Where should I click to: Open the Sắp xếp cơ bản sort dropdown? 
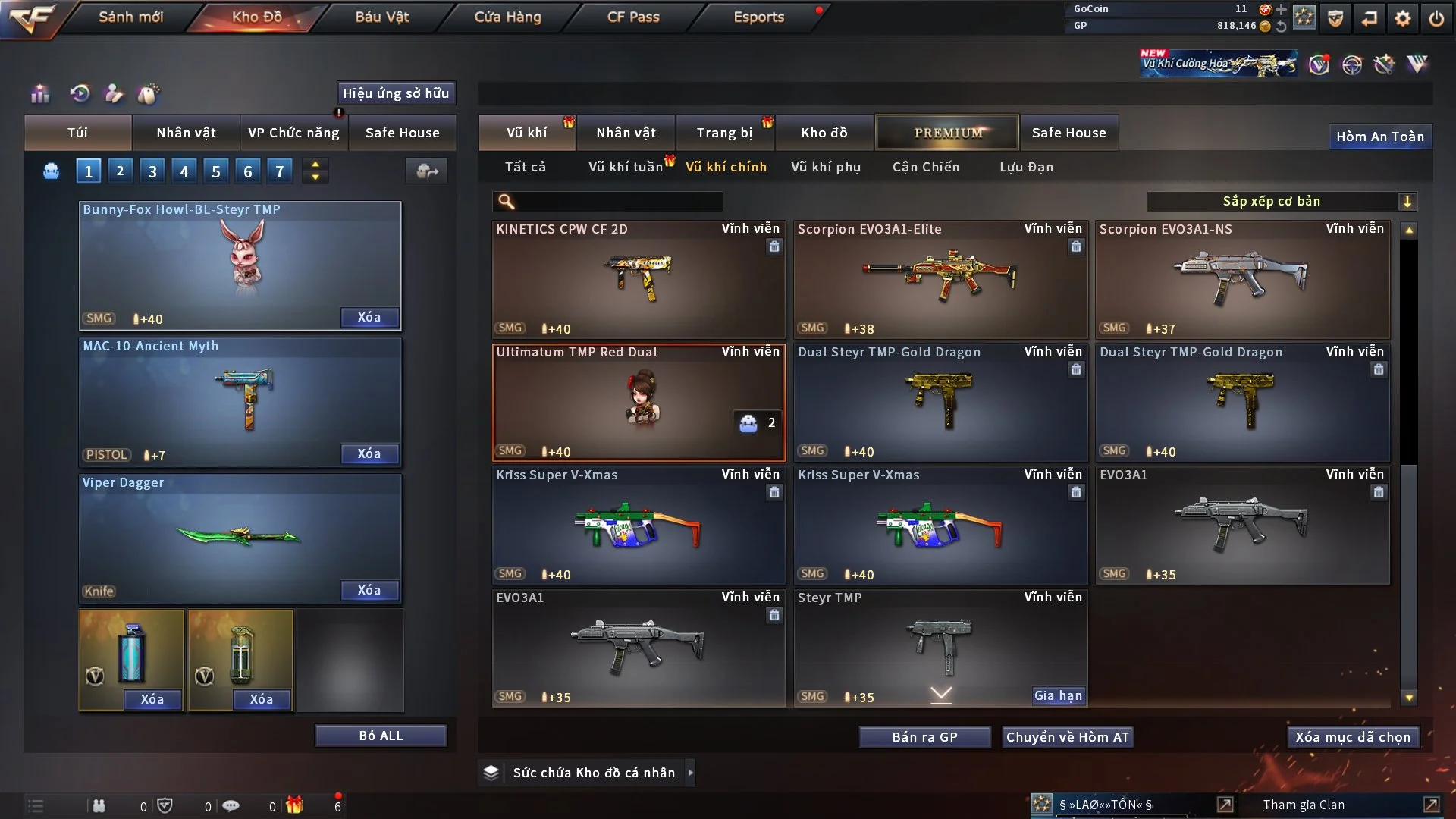(1281, 201)
